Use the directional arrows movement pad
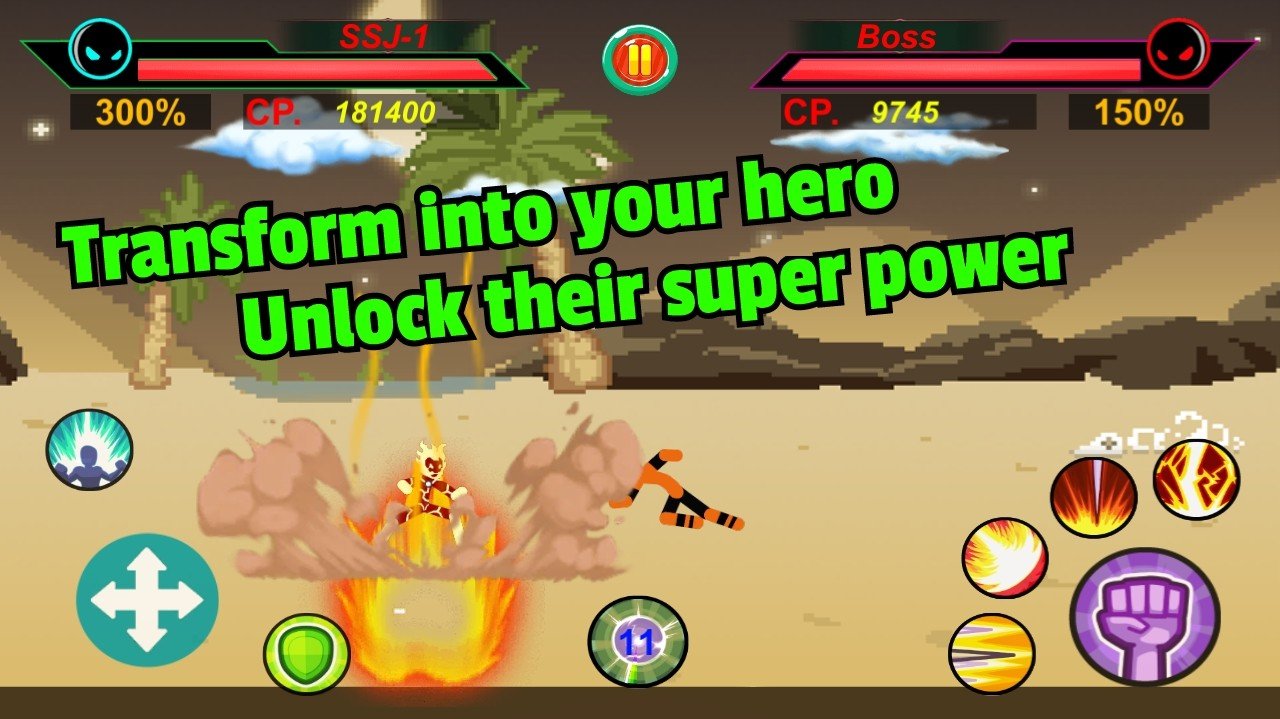The image size is (1280, 719). 147,602
